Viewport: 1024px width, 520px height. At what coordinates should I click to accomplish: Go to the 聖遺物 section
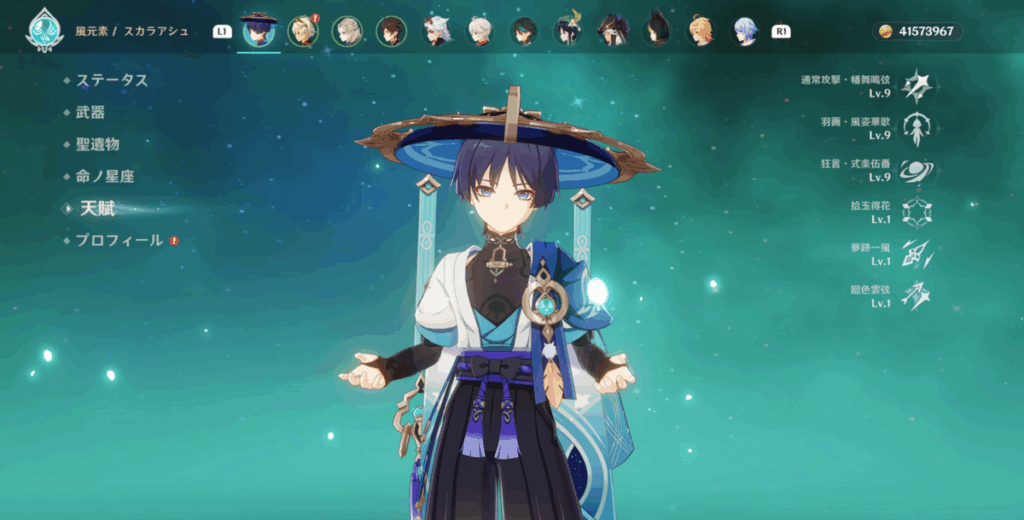tap(97, 145)
